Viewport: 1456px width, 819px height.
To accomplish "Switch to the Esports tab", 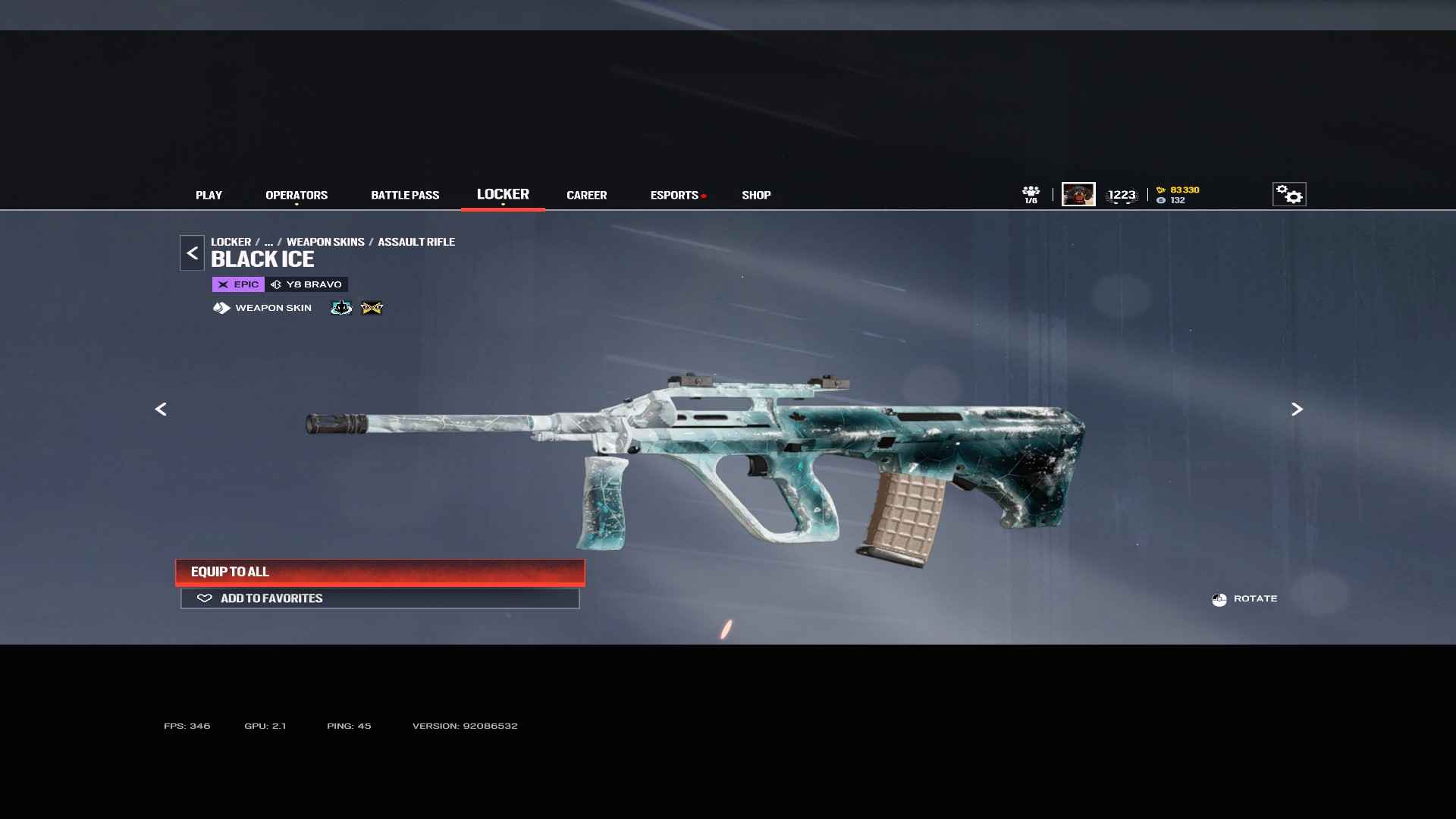I will pos(674,196).
